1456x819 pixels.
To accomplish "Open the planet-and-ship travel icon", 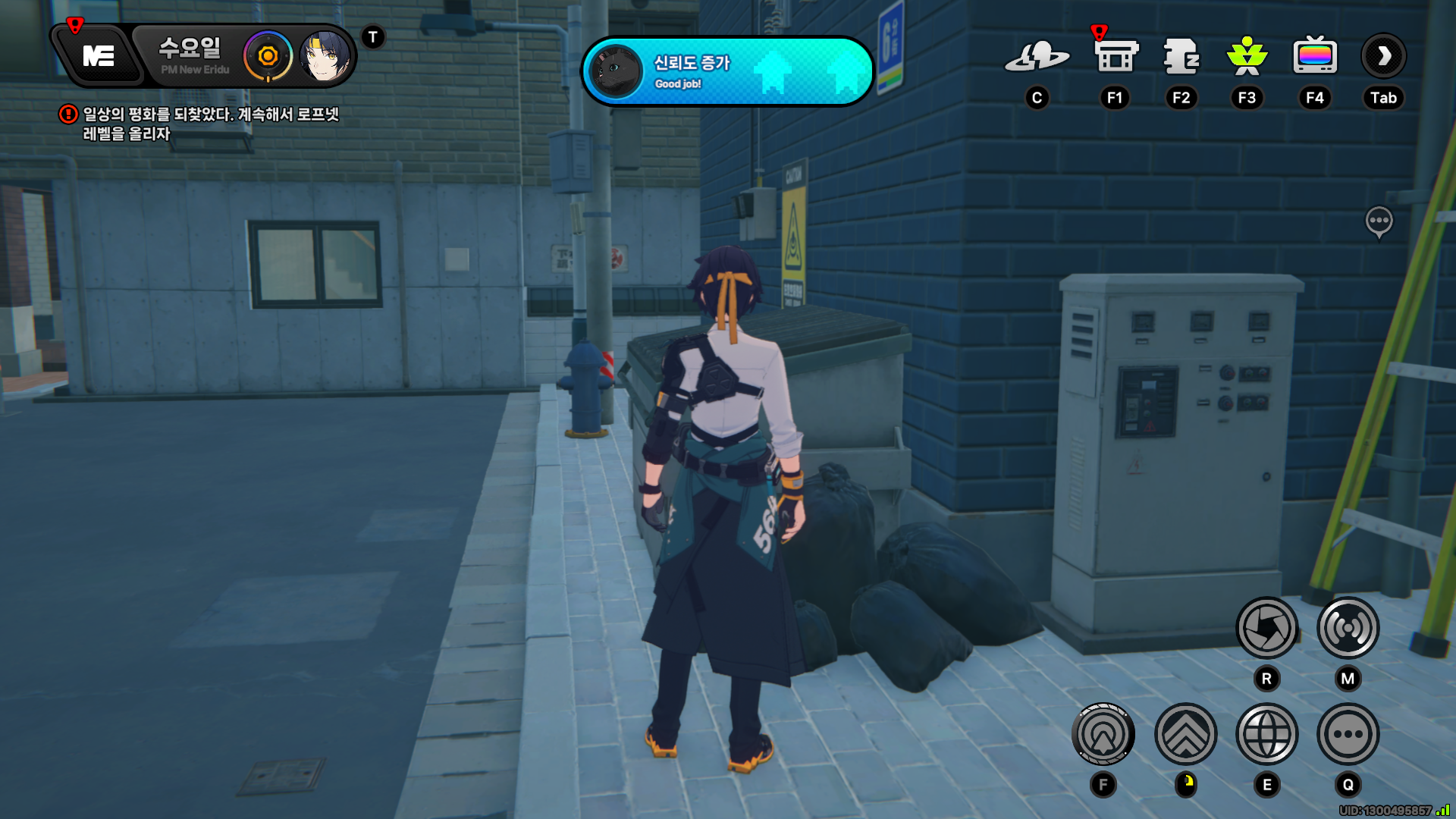I will (x=1037, y=57).
